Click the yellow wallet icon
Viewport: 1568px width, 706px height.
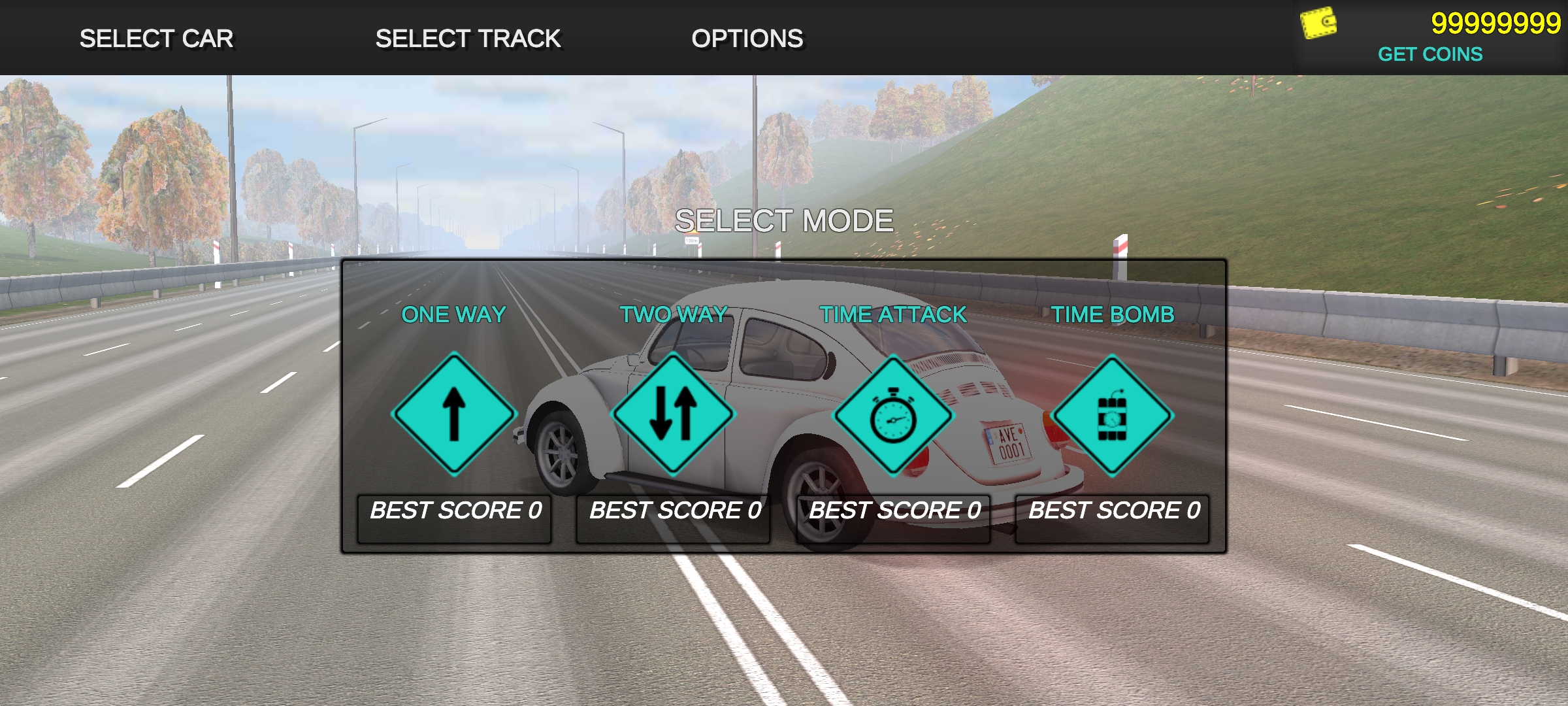point(1318,24)
